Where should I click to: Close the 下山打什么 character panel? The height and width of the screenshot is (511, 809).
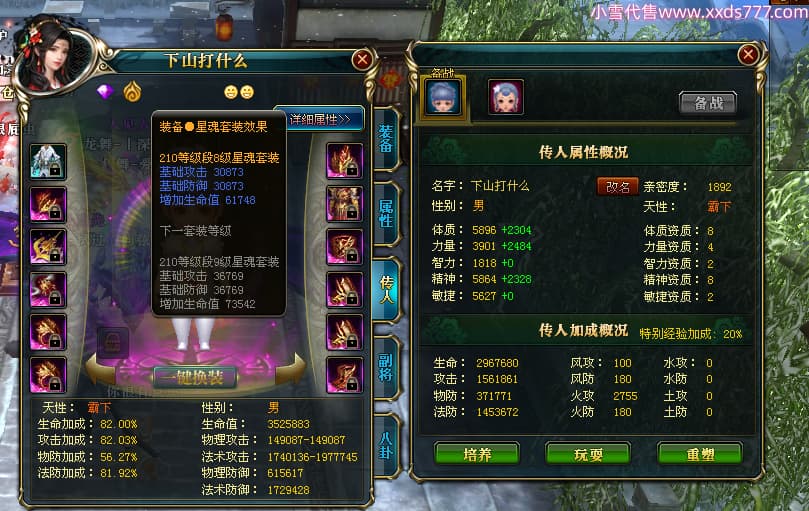tap(362, 60)
